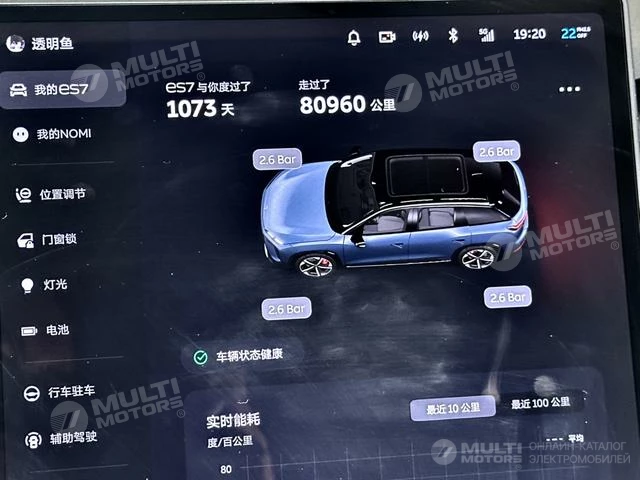Open the 我的ES7 menu entry
This screenshot has height=480, width=640.
point(62,89)
